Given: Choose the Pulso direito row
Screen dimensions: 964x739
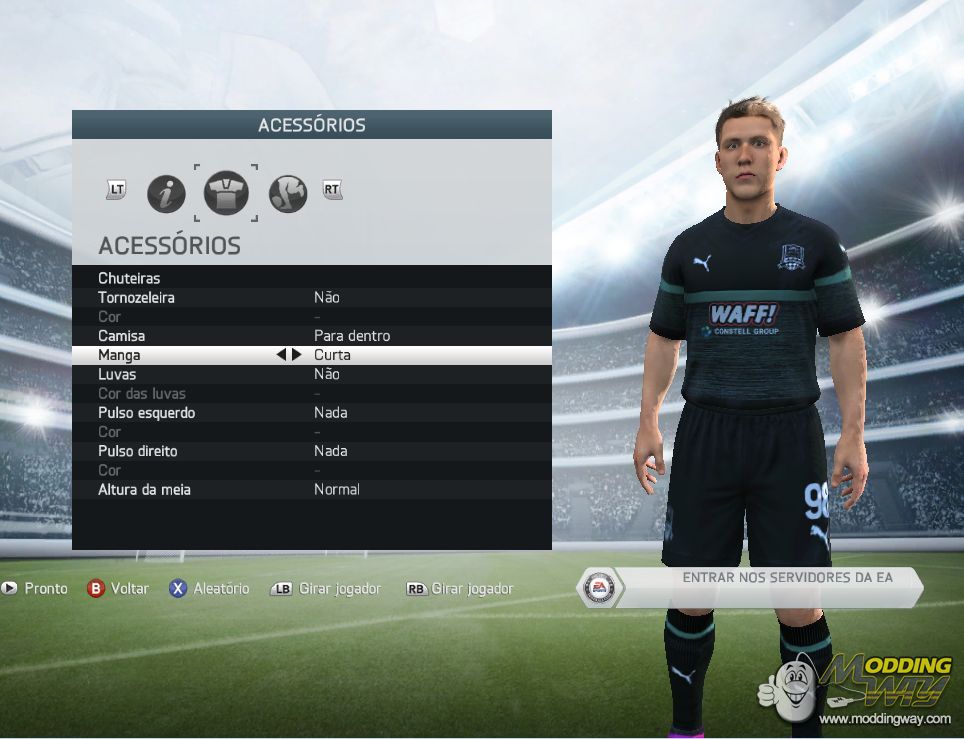Looking at the screenshot, I should [x=138, y=451].
